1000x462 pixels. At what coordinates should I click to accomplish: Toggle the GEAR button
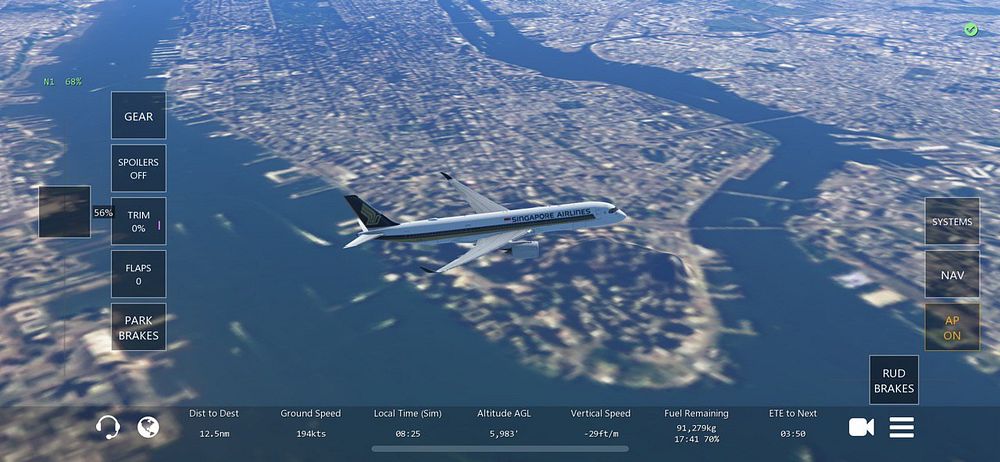[138, 116]
